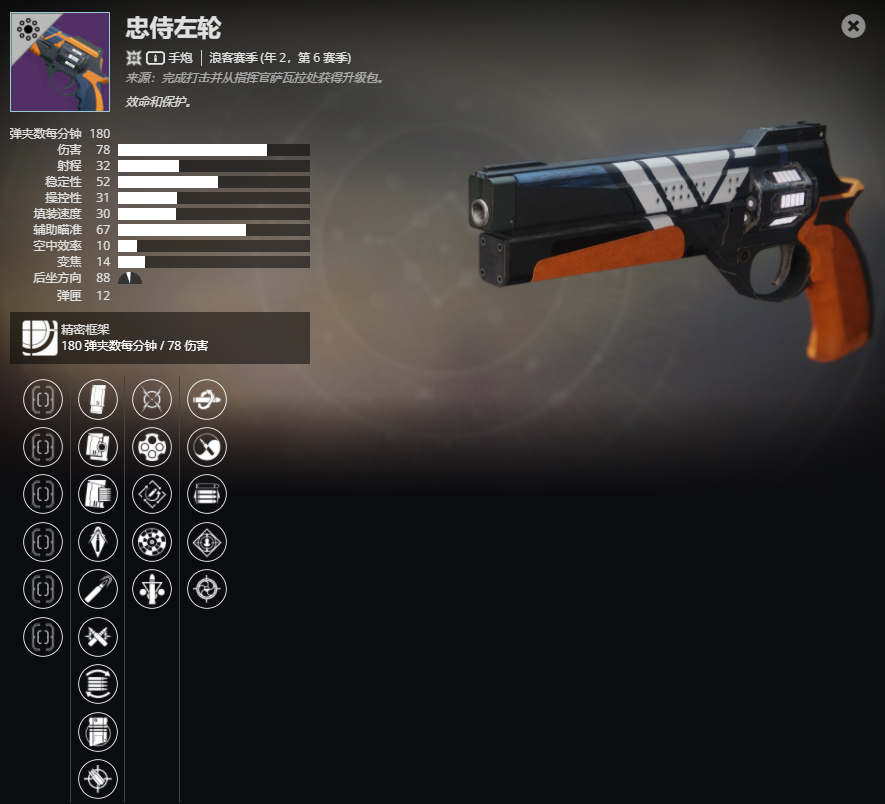Select the bullet inside crosshair perk
The image size is (885, 804).
pyautogui.click(x=98, y=778)
